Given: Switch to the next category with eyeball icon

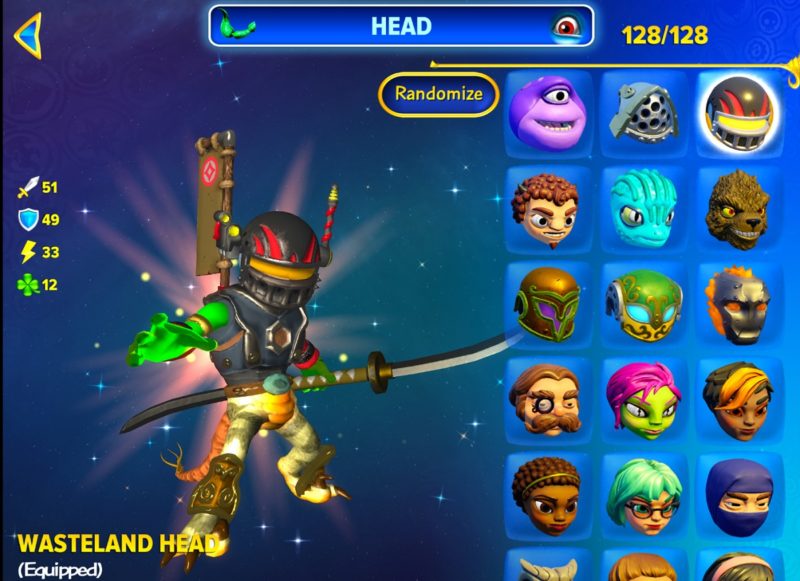Looking at the screenshot, I should pos(565,26).
